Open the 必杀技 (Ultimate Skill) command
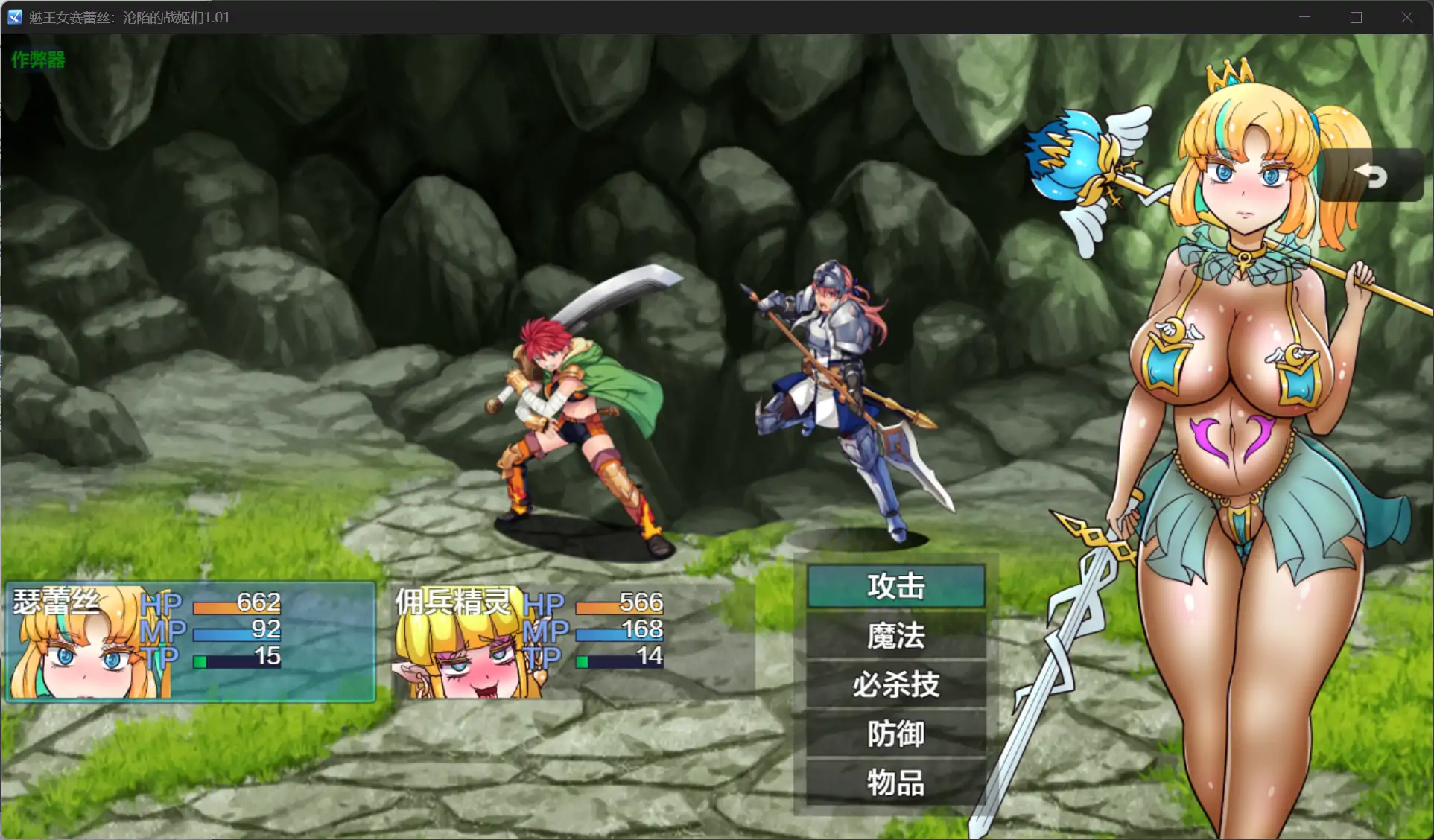The height and width of the screenshot is (840, 1434). click(x=895, y=685)
